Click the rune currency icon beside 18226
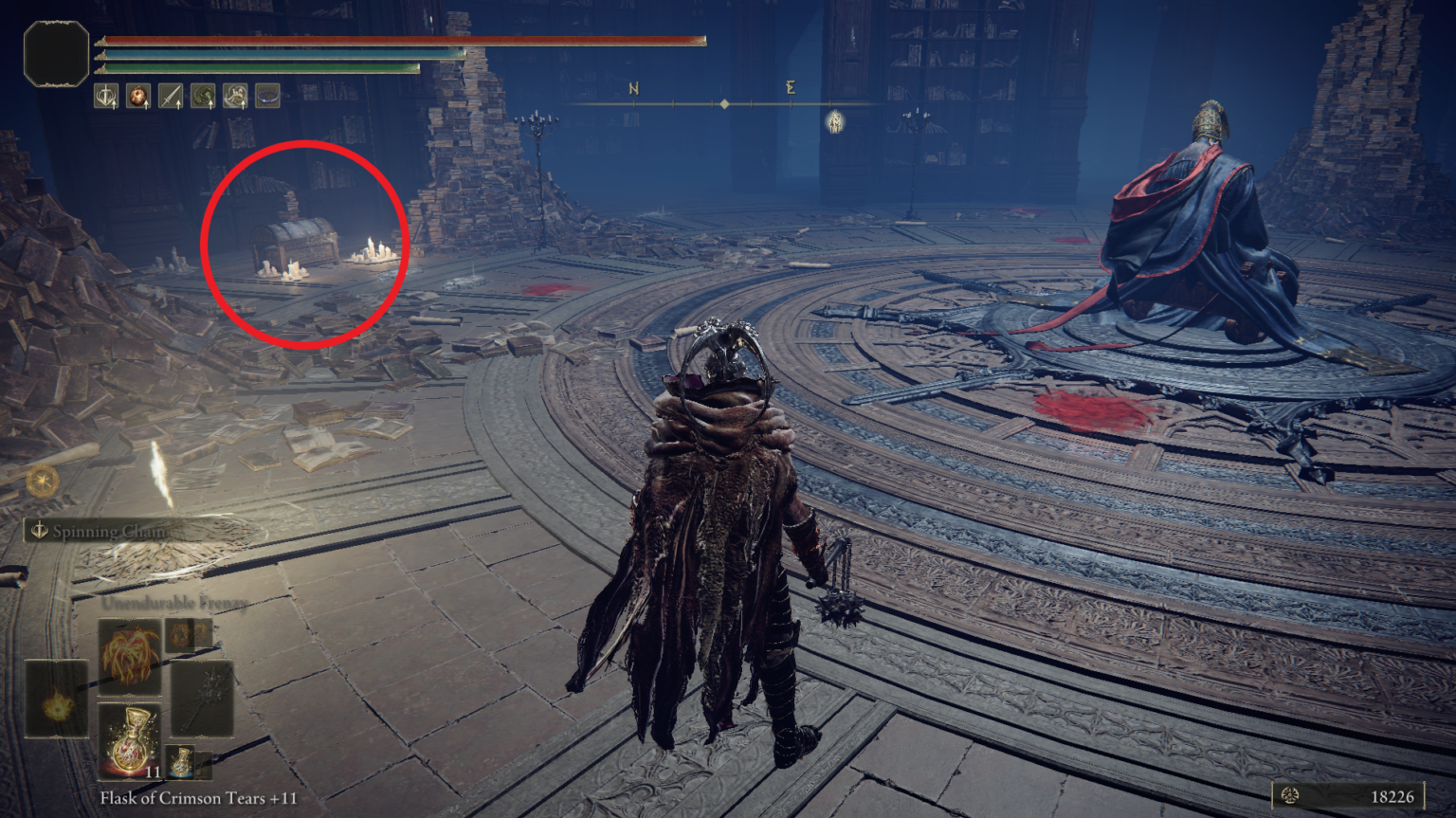 pyautogui.click(x=1291, y=798)
